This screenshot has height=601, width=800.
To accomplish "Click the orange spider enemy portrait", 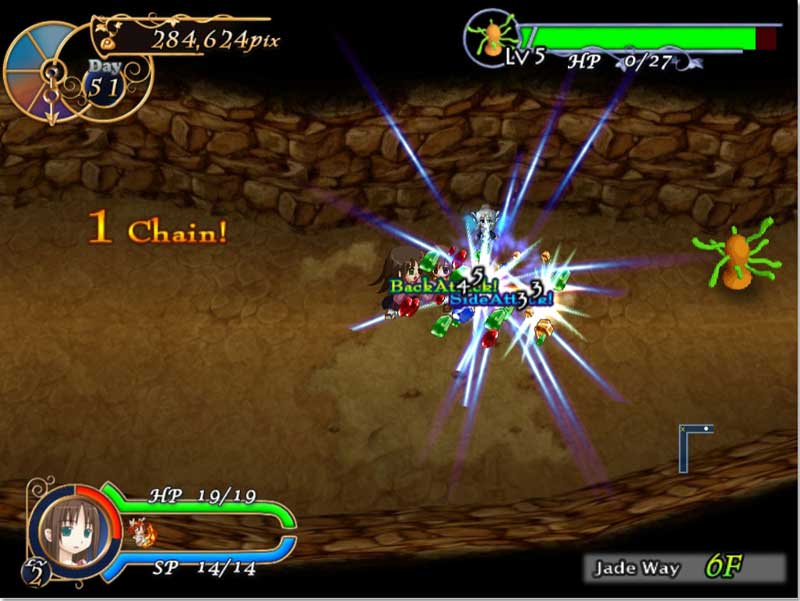I will 492,38.
